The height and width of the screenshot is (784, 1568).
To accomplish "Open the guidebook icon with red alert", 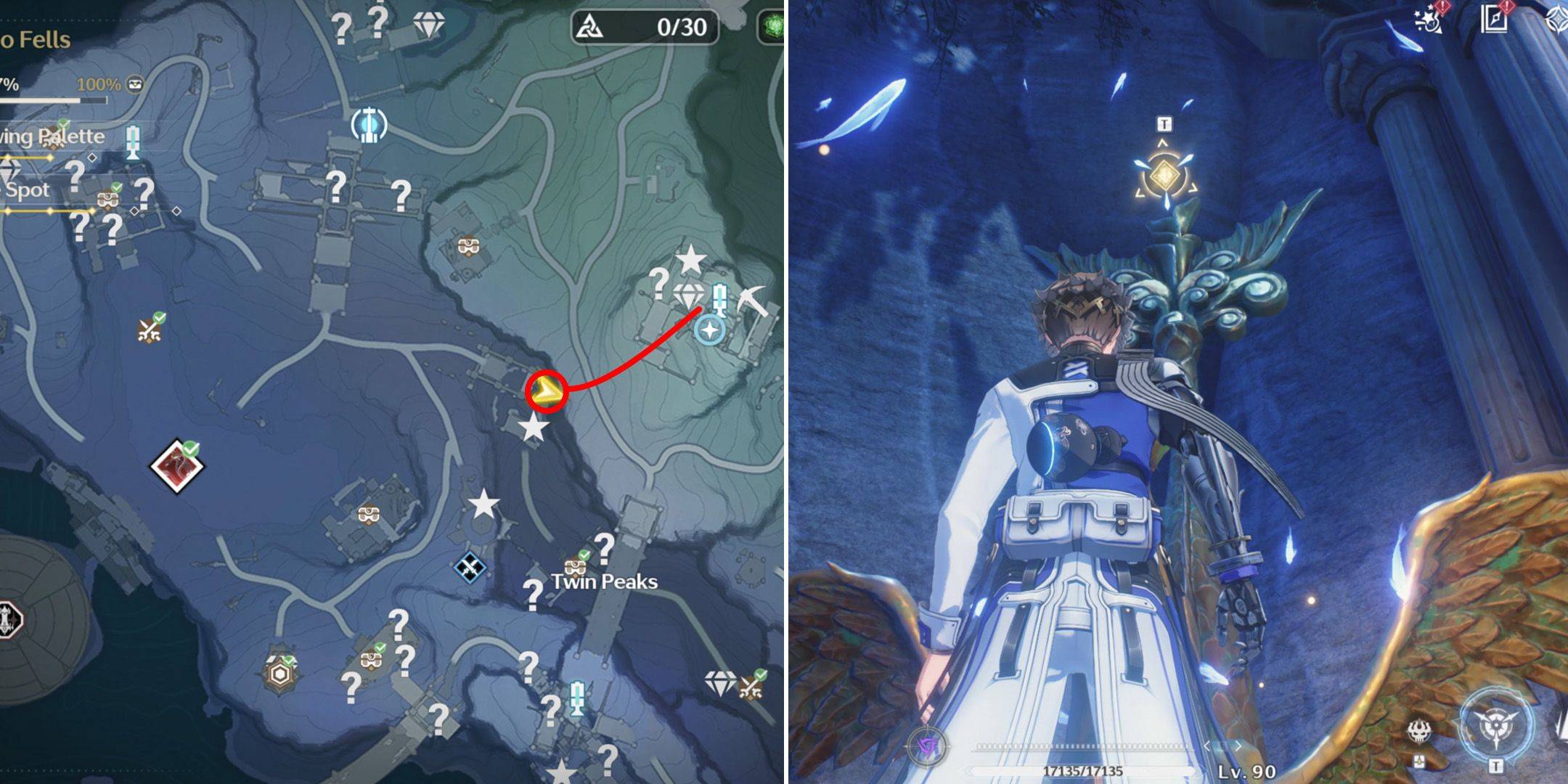I will click(x=1494, y=20).
